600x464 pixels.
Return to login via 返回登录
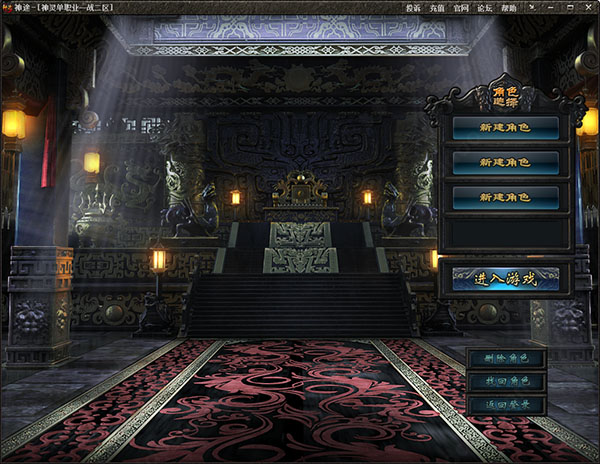click(505, 405)
